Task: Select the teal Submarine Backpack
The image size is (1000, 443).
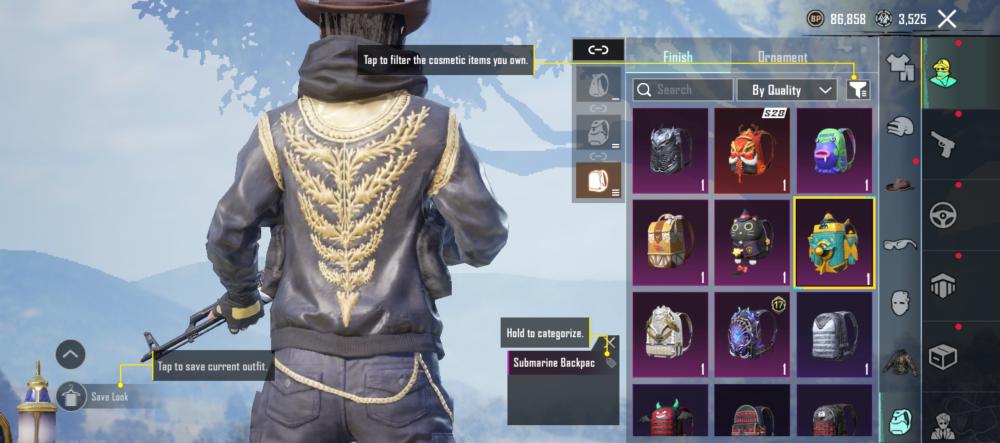Action: click(x=834, y=240)
